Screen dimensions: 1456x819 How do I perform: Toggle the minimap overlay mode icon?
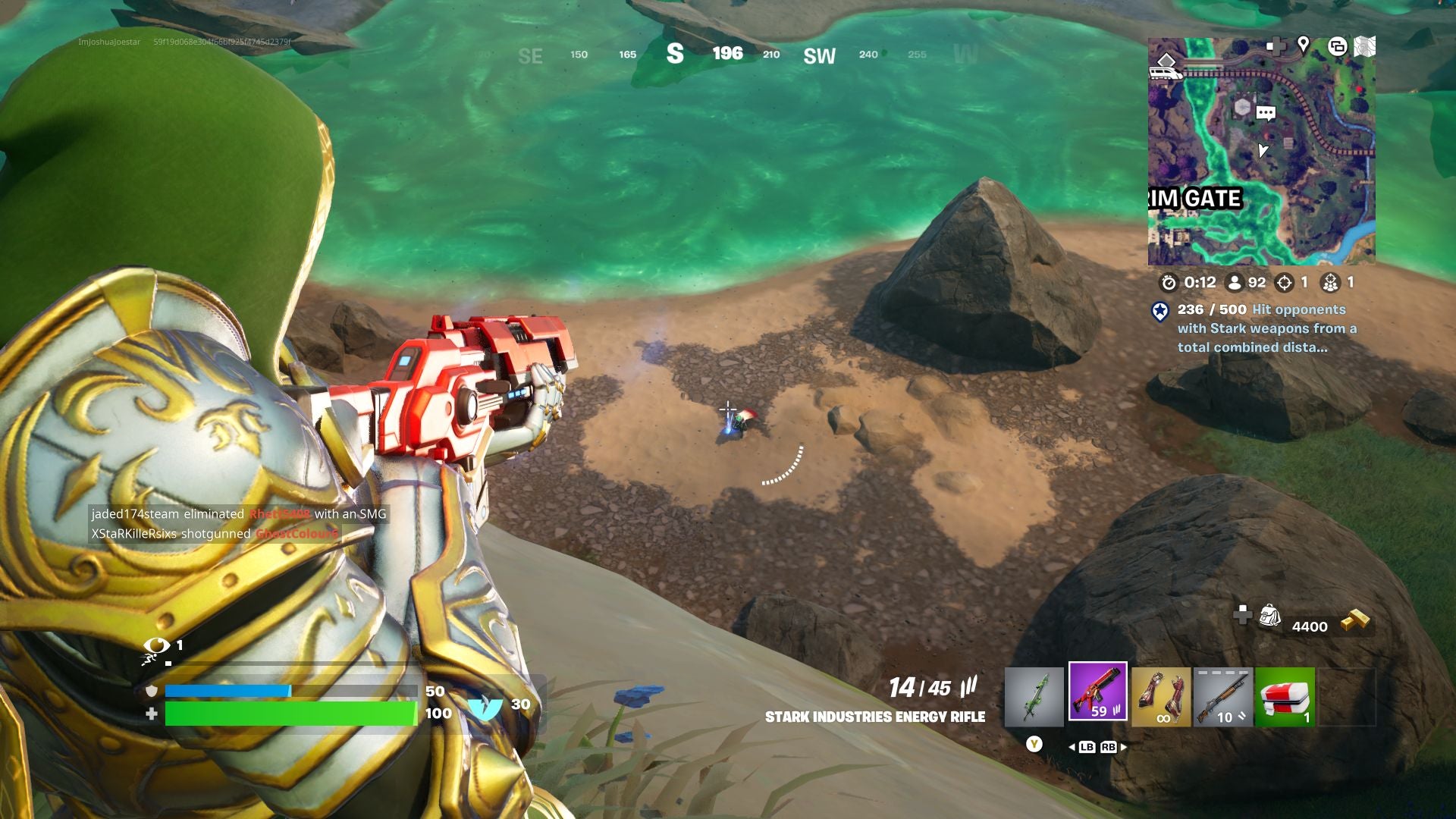click(1338, 45)
